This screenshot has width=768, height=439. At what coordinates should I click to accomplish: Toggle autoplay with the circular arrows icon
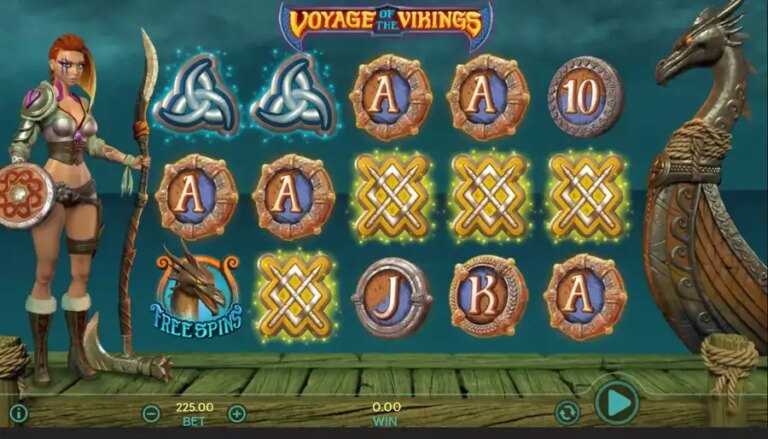pos(567,412)
